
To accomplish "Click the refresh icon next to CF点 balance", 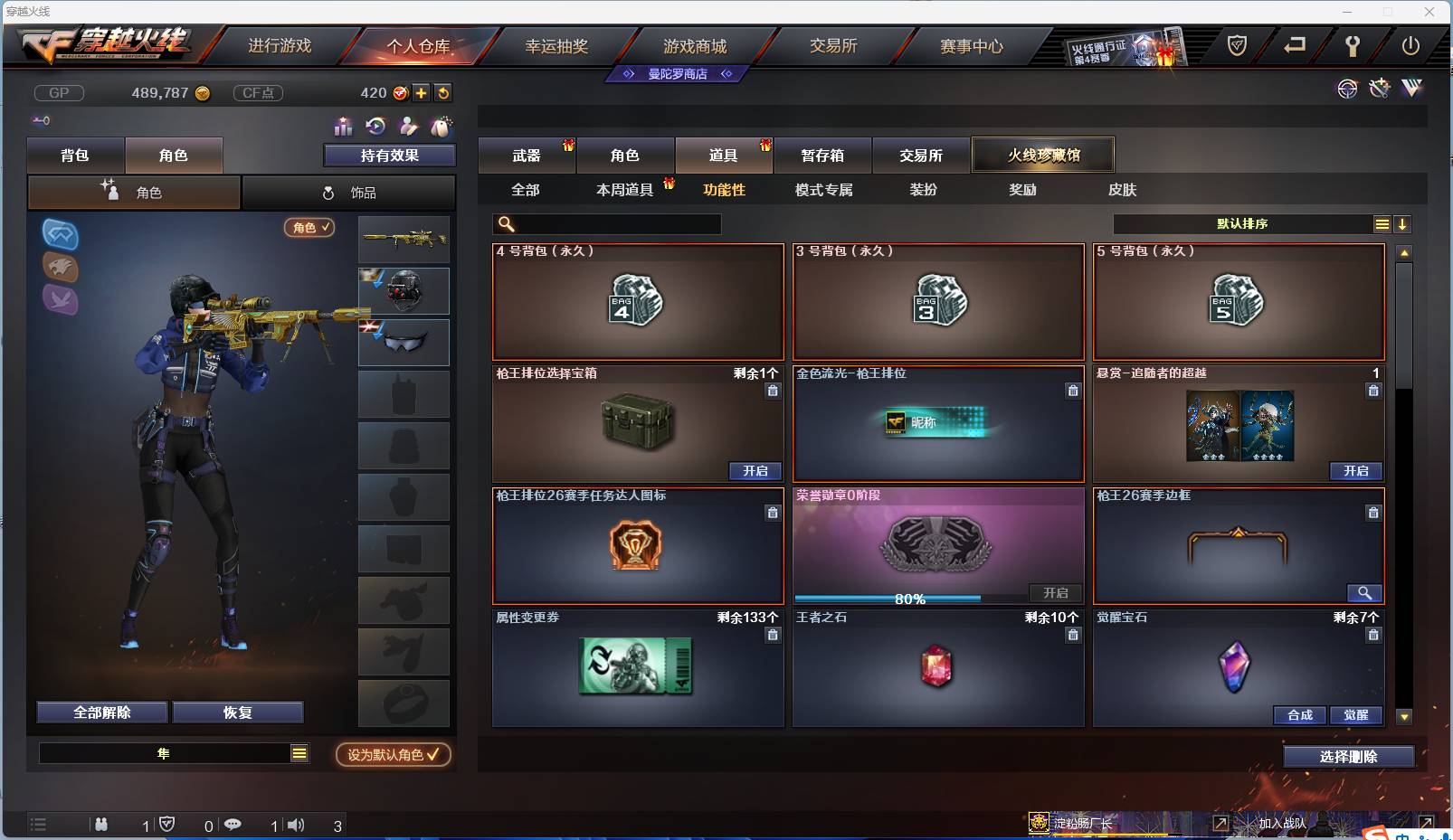I will point(443,92).
